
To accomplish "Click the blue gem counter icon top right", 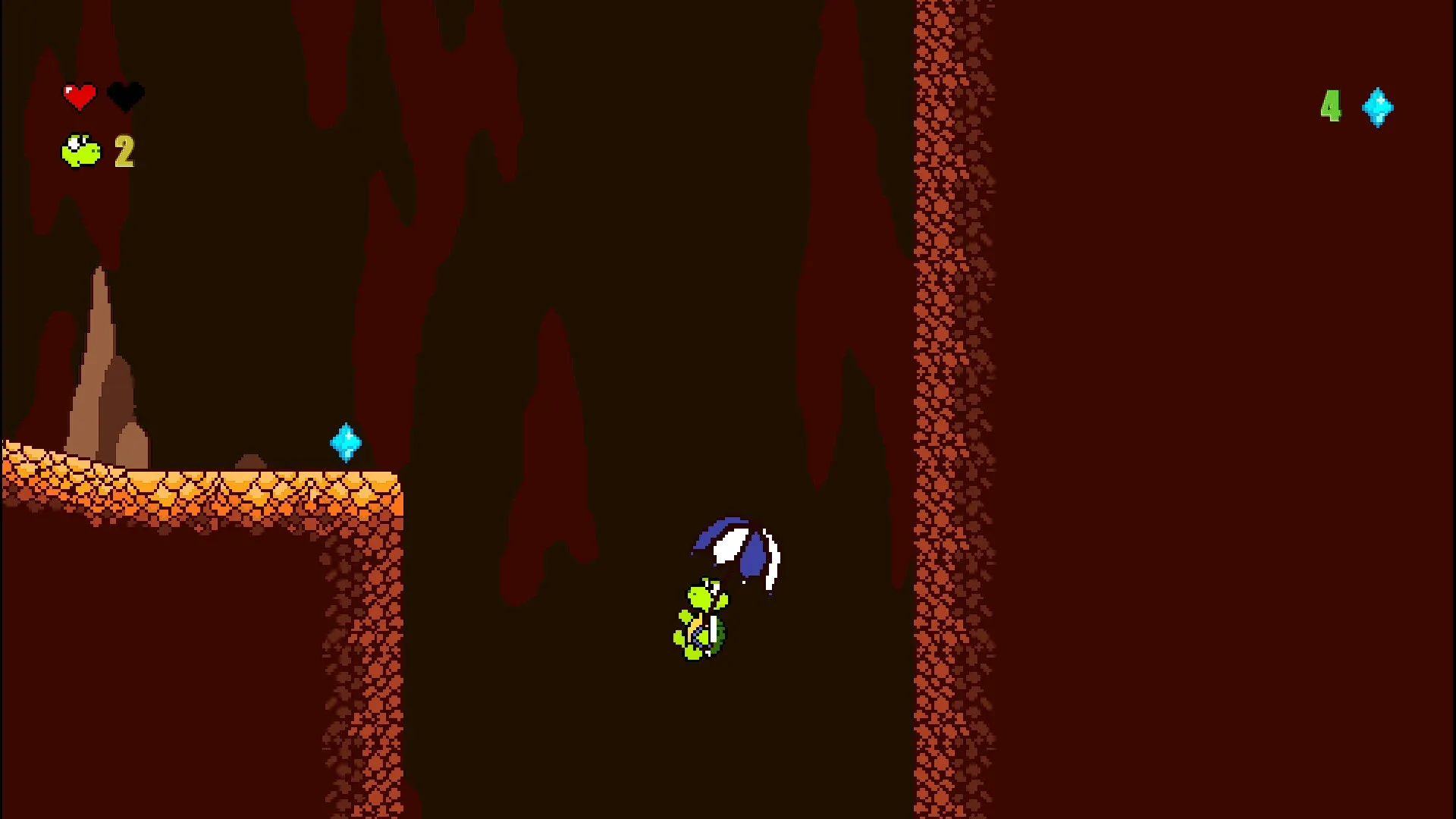I will click(1378, 107).
